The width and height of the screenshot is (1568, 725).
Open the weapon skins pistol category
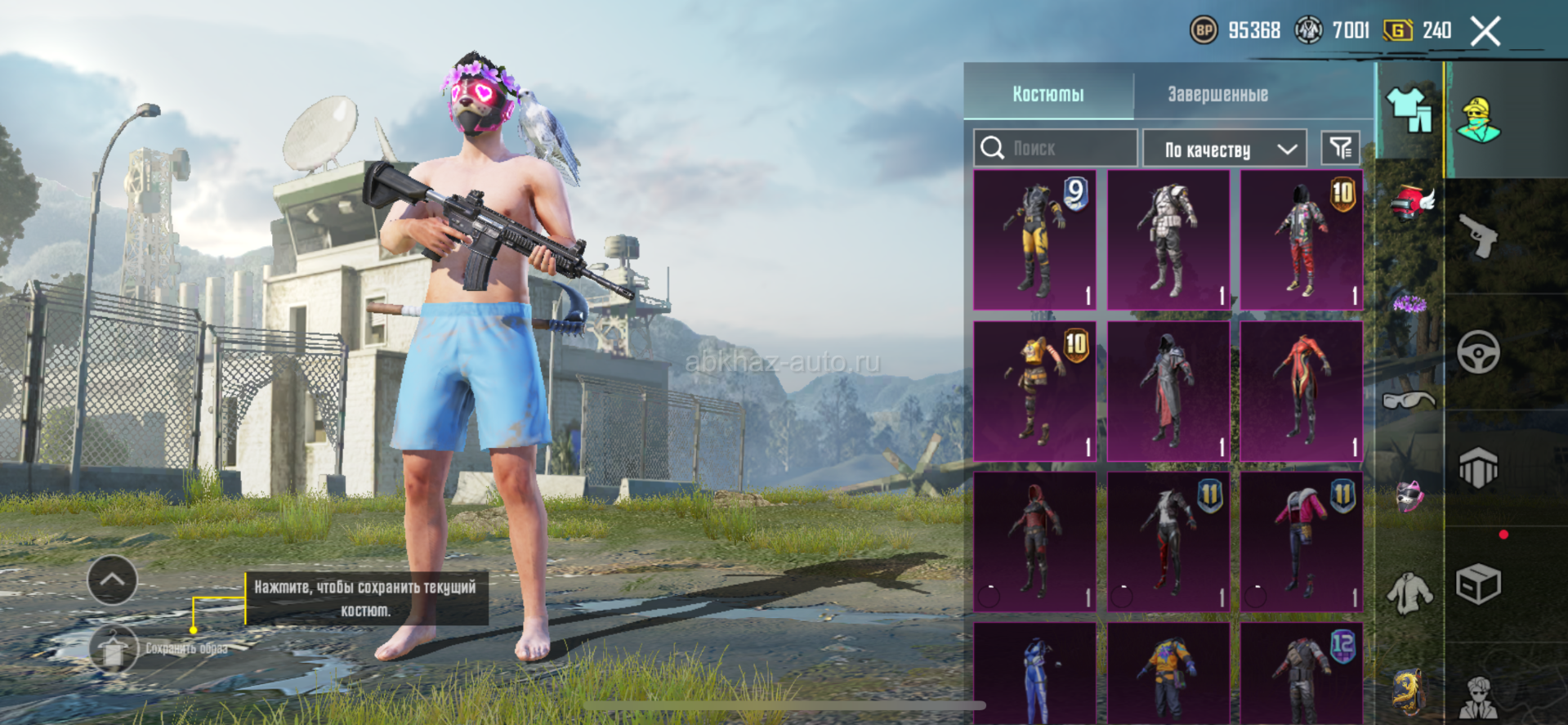point(1478,236)
